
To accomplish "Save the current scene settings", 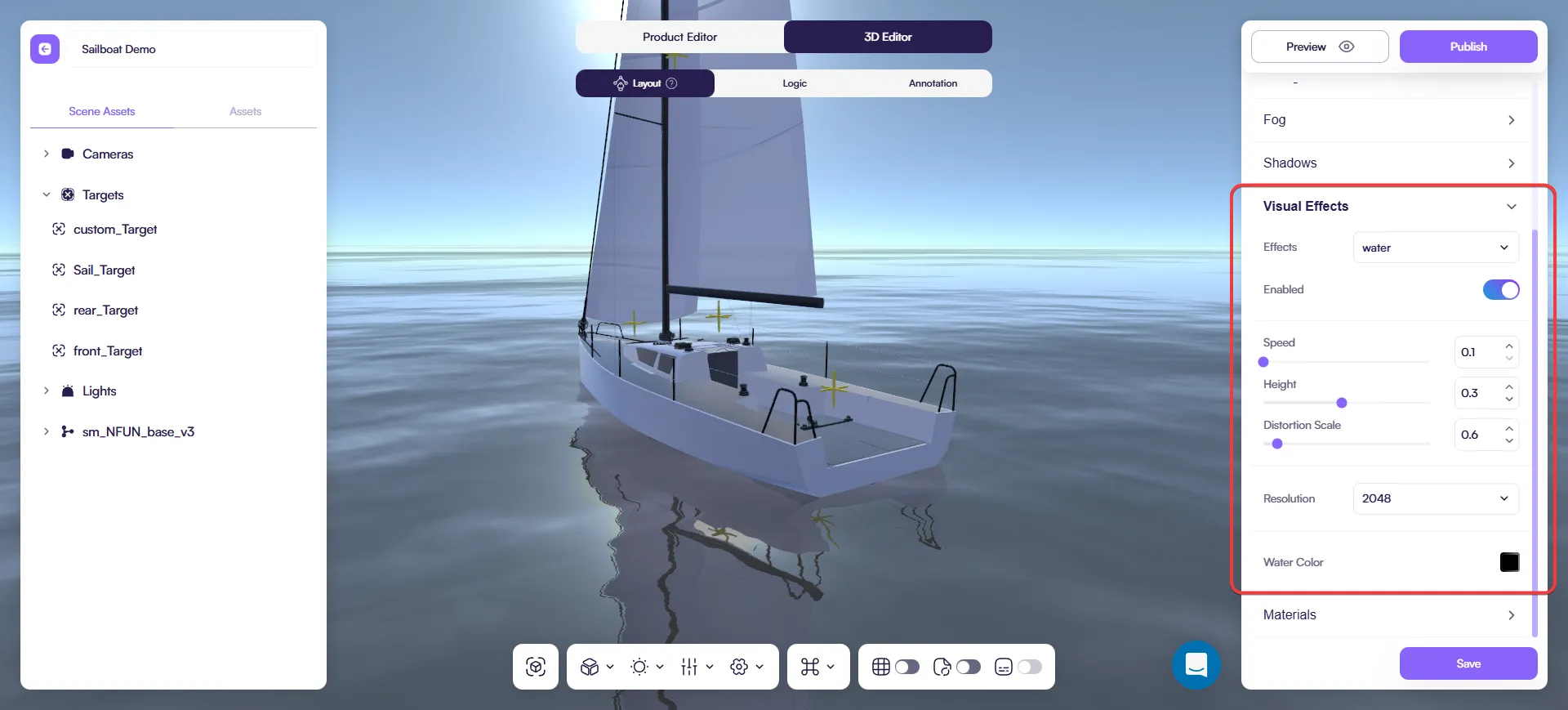I will click(x=1468, y=663).
